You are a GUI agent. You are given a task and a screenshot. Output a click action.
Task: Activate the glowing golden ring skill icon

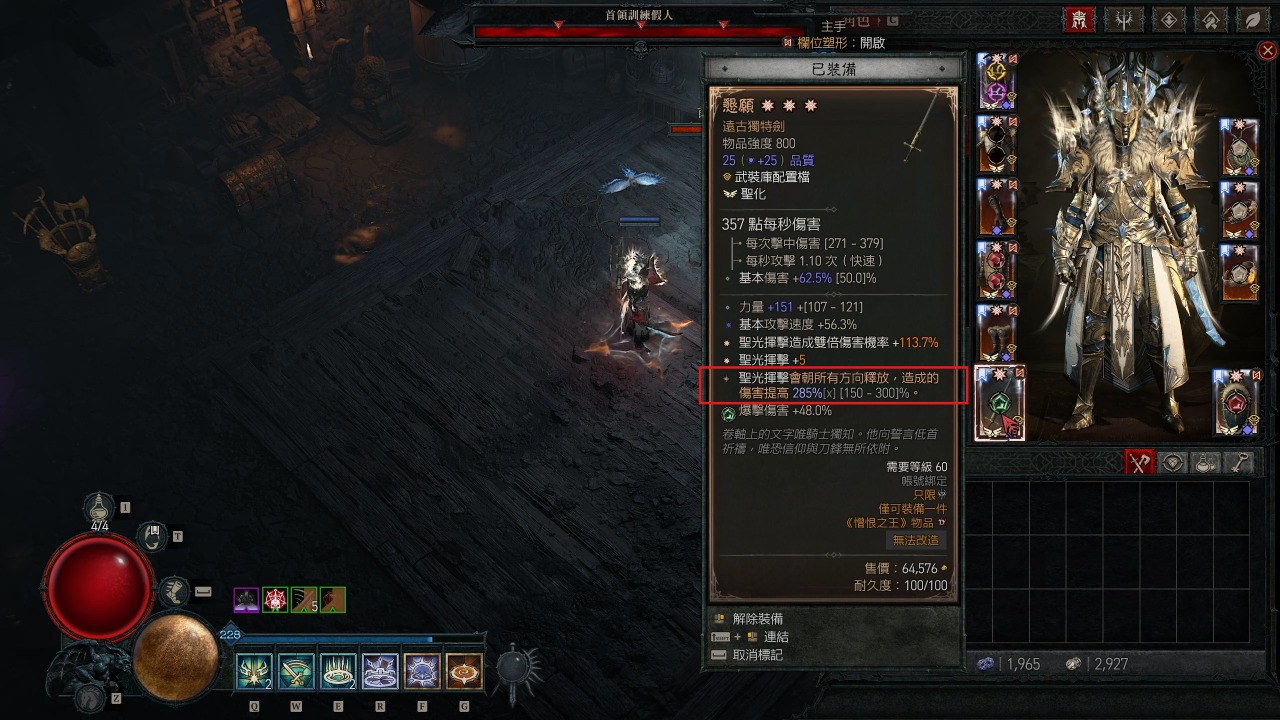337,672
